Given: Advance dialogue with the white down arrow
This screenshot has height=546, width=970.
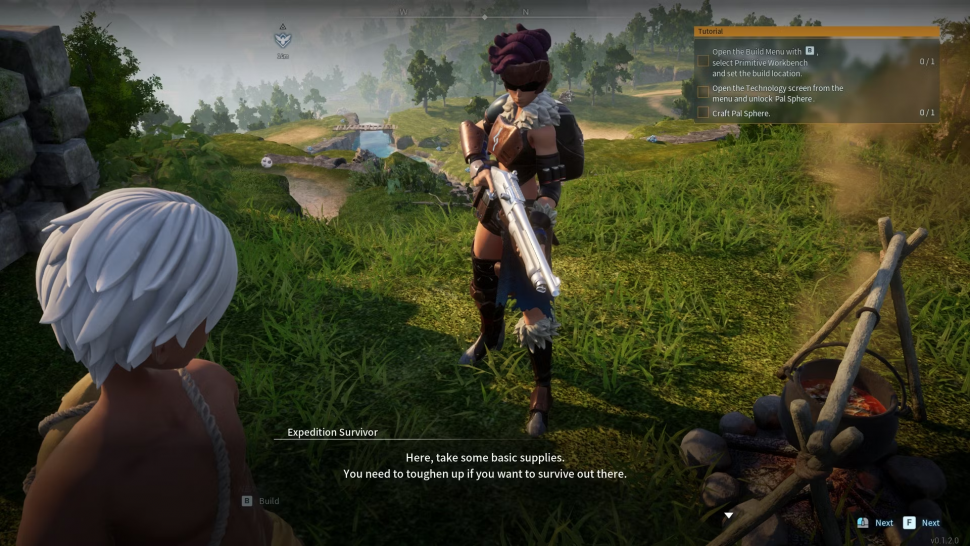Looking at the screenshot, I should tap(729, 516).
